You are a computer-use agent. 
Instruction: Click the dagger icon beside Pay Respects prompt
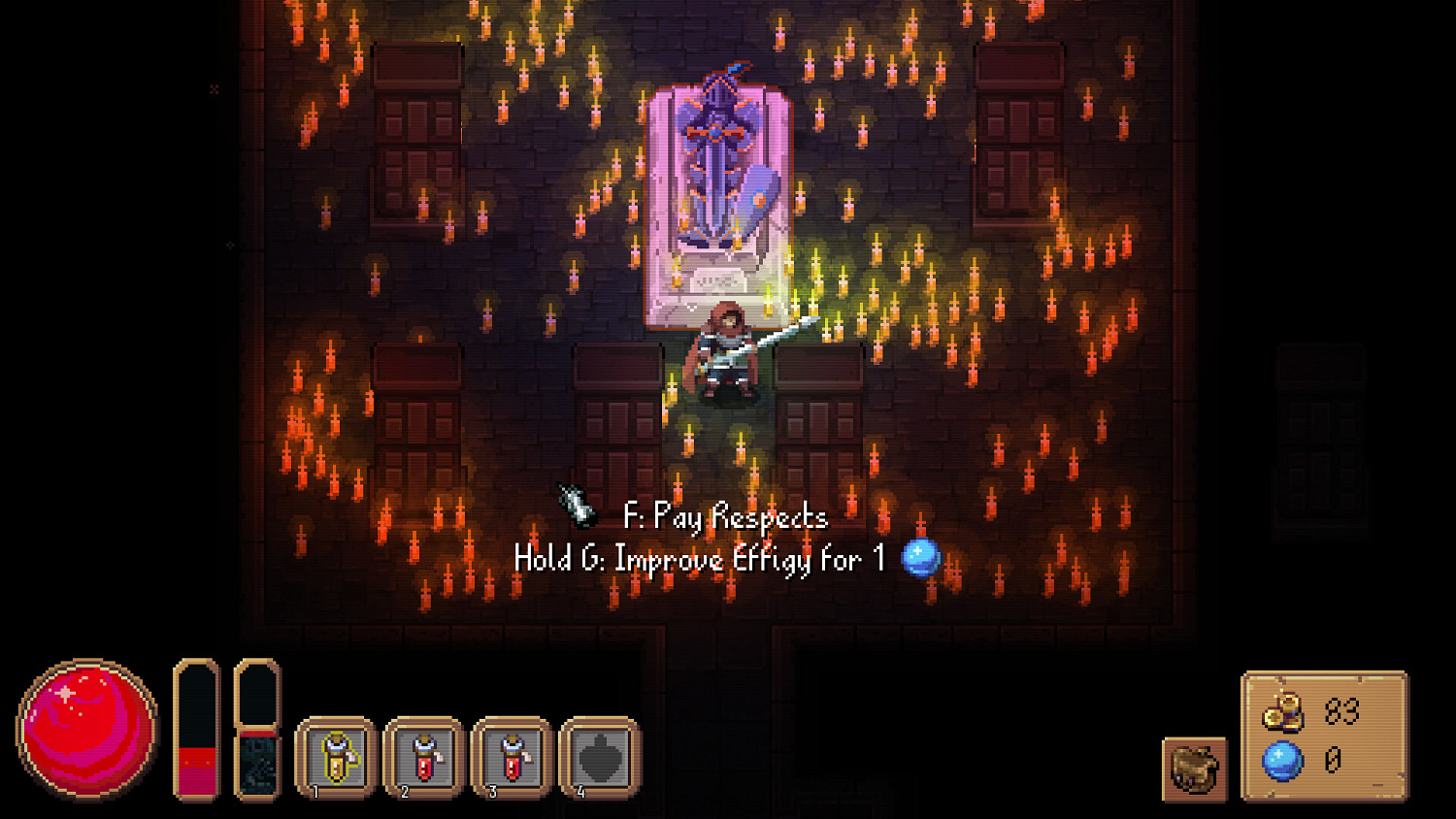tap(573, 505)
